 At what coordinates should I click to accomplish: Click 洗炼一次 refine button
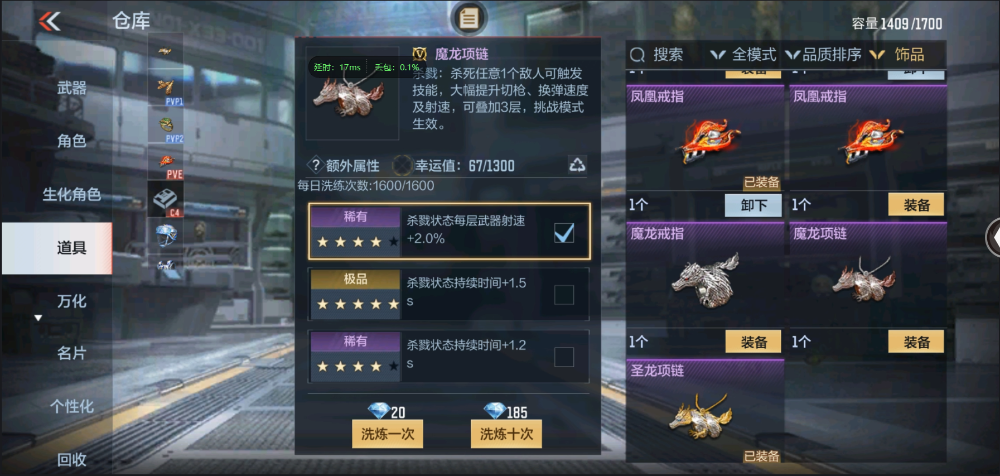click(x=387, y=433)
